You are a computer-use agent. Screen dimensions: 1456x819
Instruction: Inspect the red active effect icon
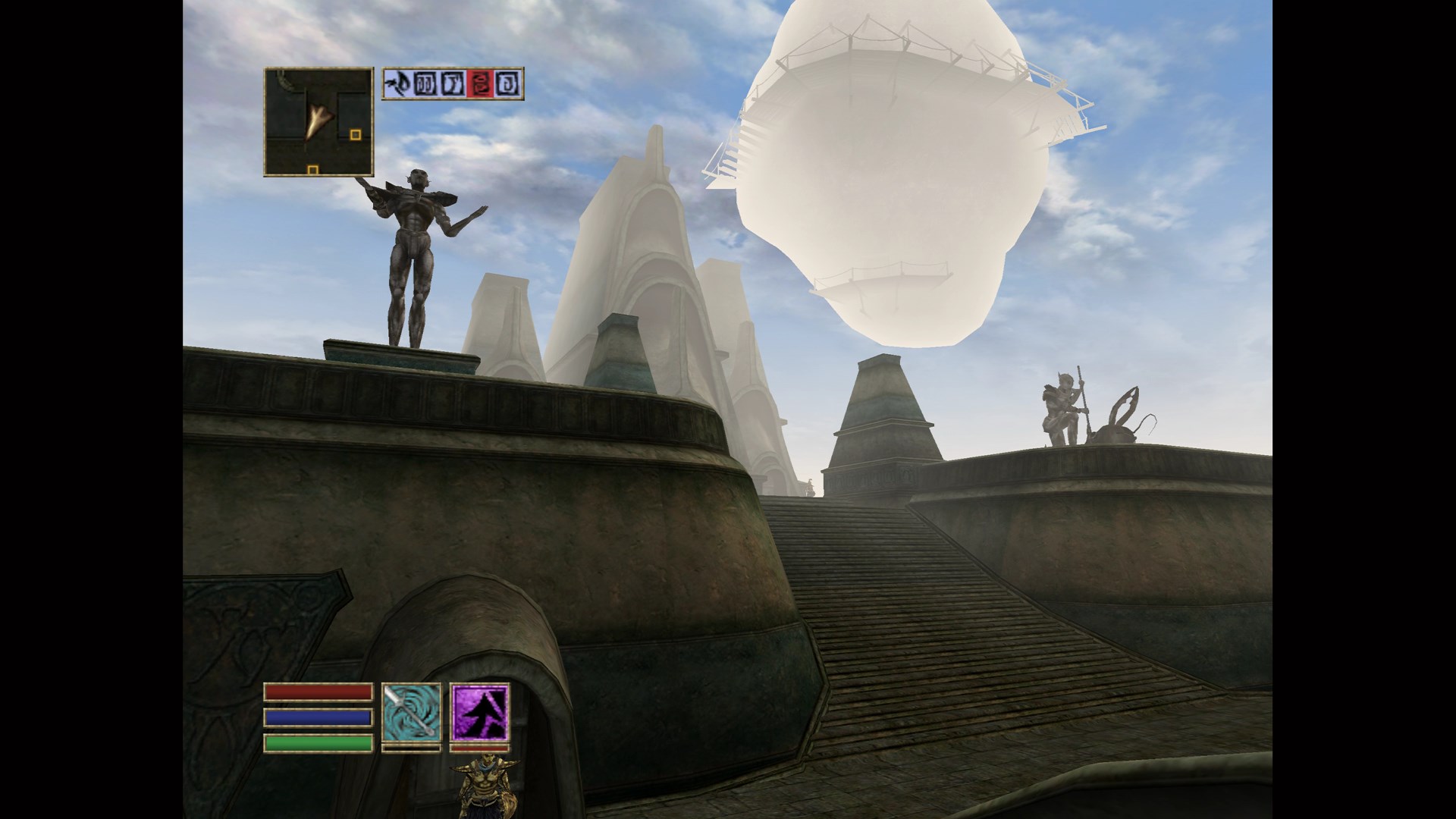(x=479, y=83)
